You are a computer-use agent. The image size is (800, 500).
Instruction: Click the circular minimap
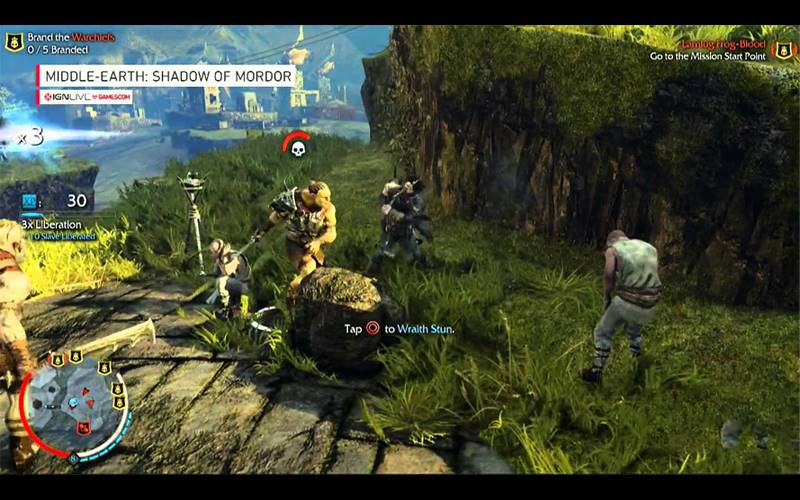click(x=75, y=404)
